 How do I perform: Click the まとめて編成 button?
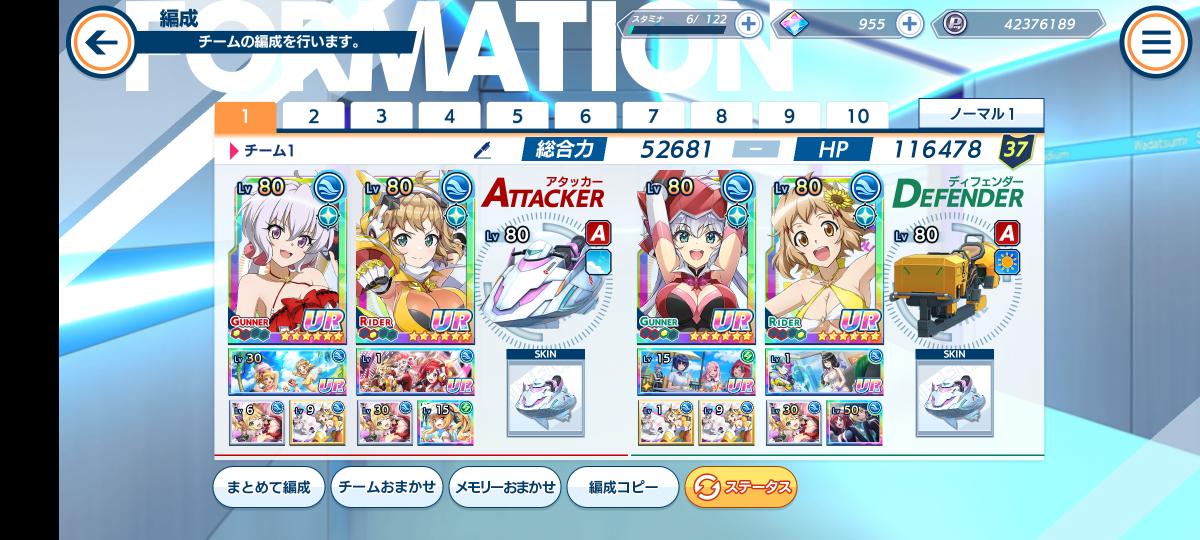click(x=268, y=487)
